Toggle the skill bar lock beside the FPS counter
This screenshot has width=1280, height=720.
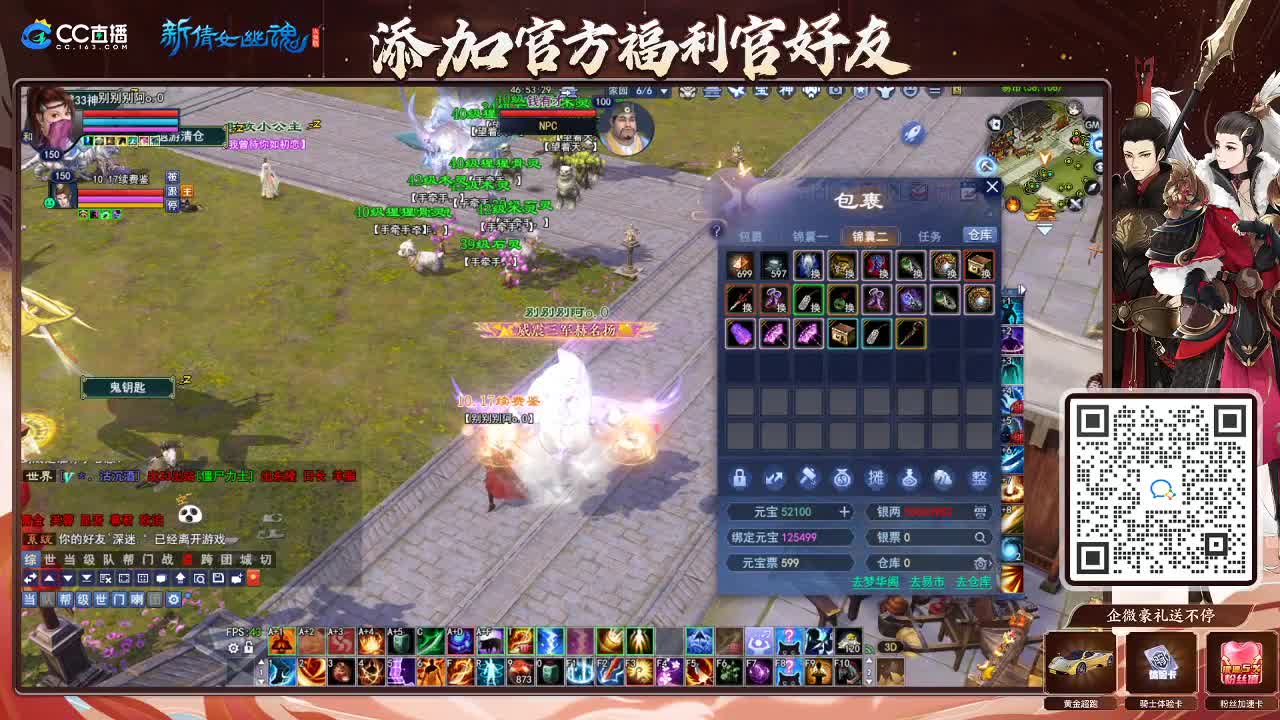[x=248, y=648]
